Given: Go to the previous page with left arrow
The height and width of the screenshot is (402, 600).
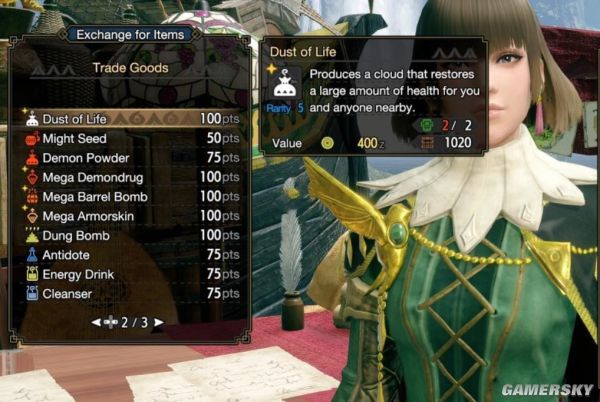Looking at the screenshot, I should pyautogui.click(x=96, y=322).
